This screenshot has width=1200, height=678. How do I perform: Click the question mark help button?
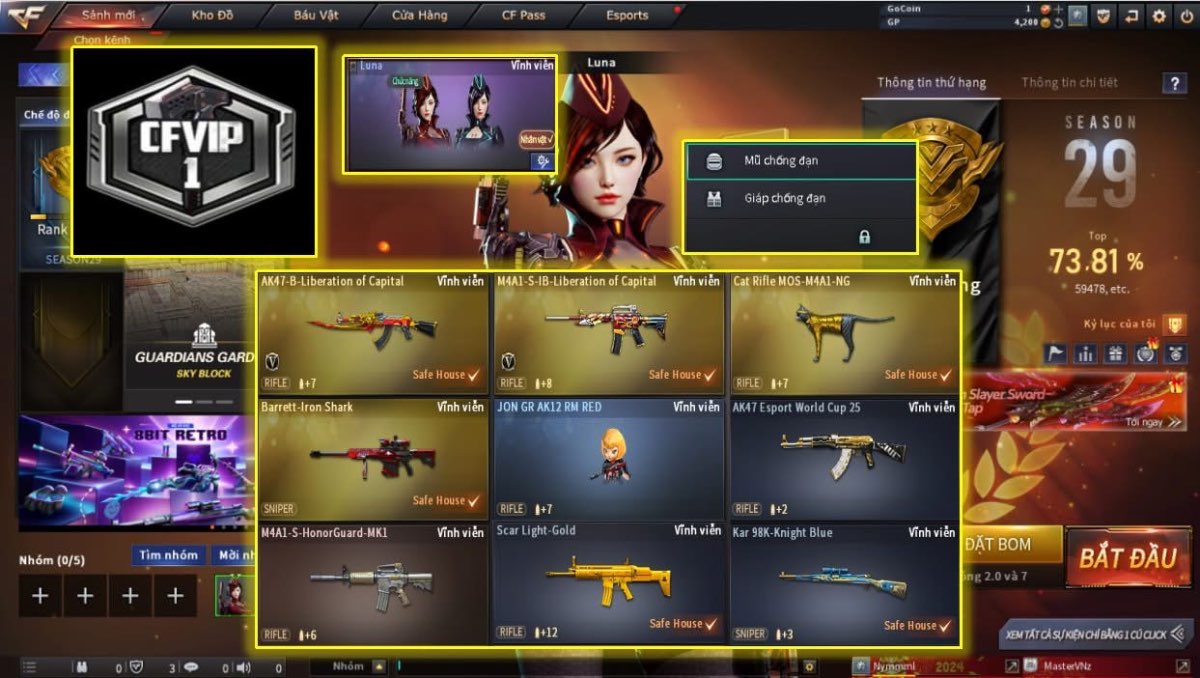point(1174,84)
